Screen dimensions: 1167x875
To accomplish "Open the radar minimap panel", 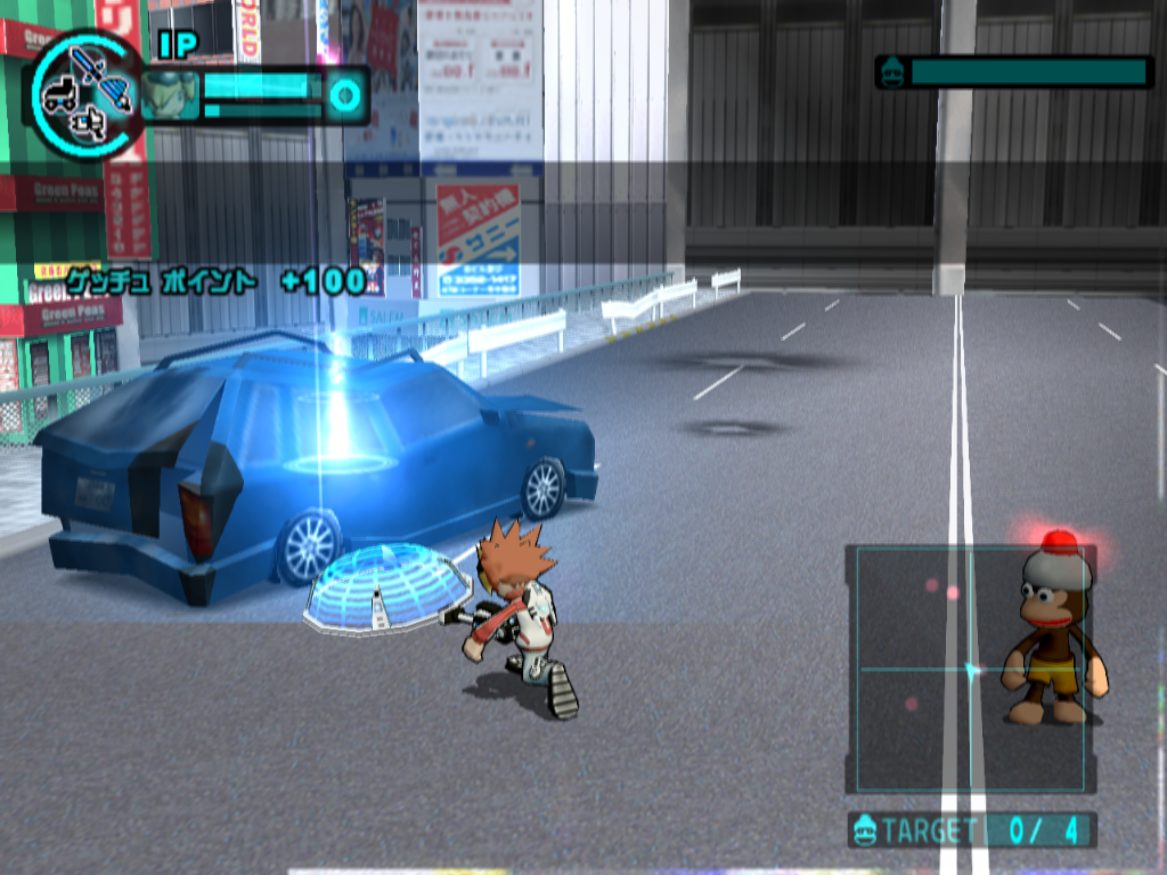I will [969, 669].
